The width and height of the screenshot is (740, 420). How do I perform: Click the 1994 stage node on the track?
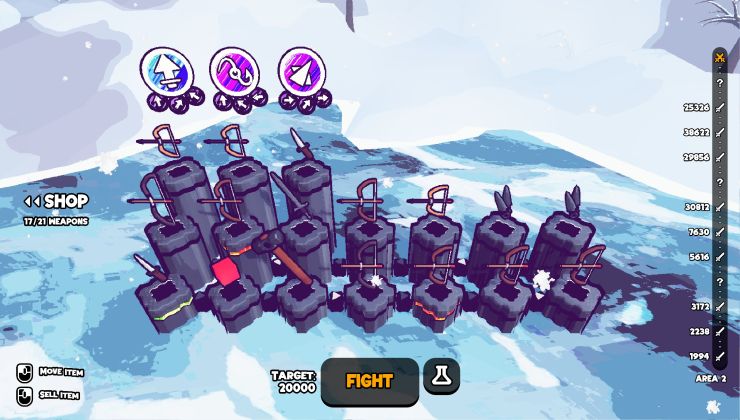click(719, 355)
